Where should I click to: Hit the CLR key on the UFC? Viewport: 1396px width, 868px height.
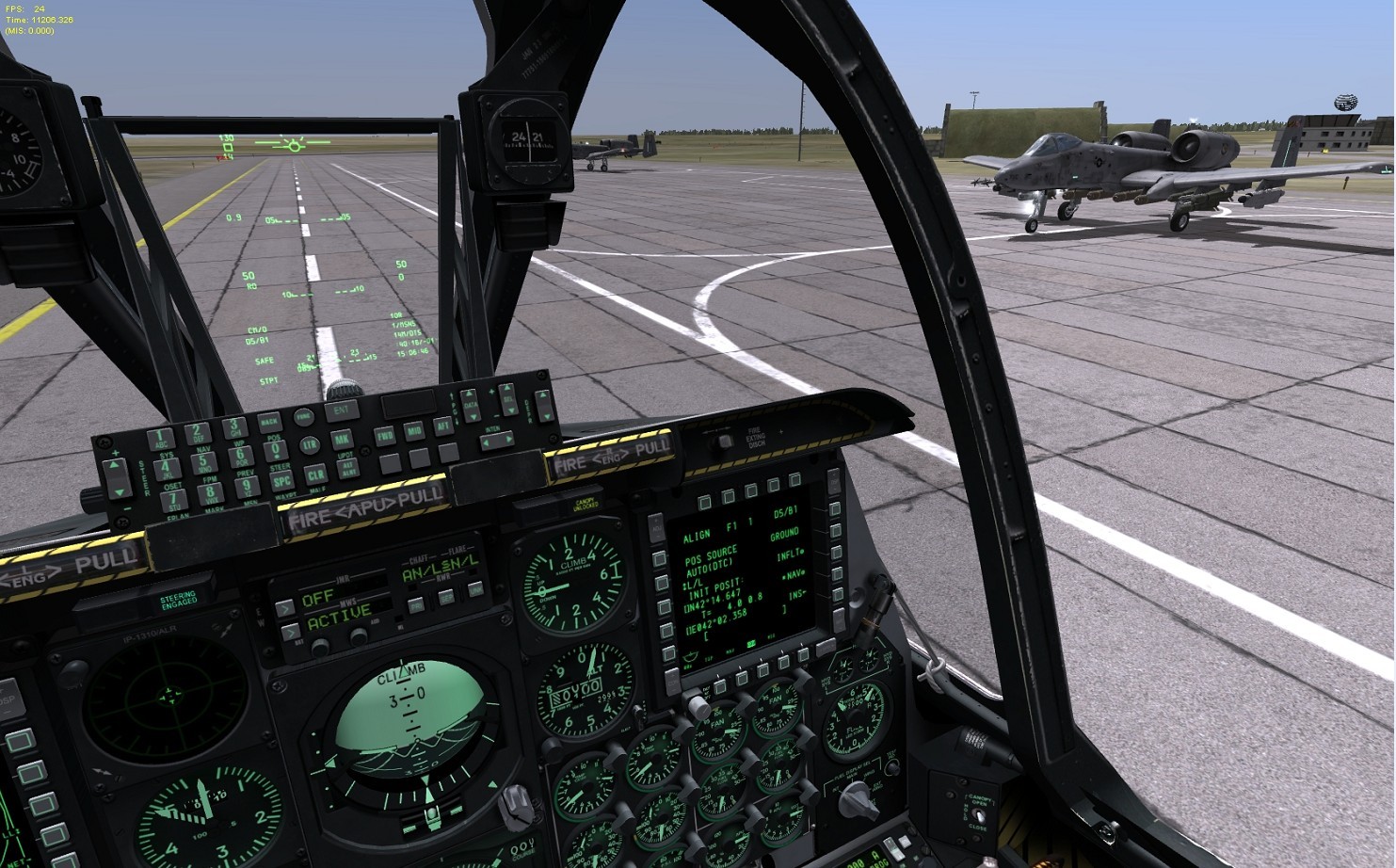(x=316, y=474)
